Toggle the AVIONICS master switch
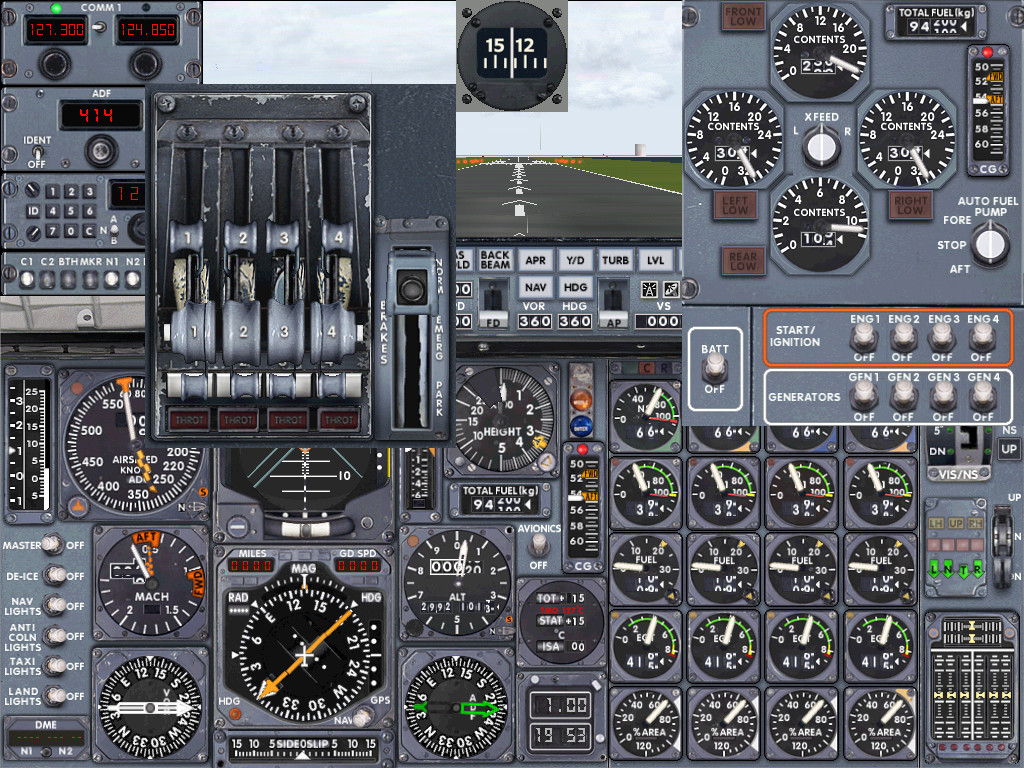This screenshot has width=1024, height=768. pyautogui.click(x=540, y=543)
